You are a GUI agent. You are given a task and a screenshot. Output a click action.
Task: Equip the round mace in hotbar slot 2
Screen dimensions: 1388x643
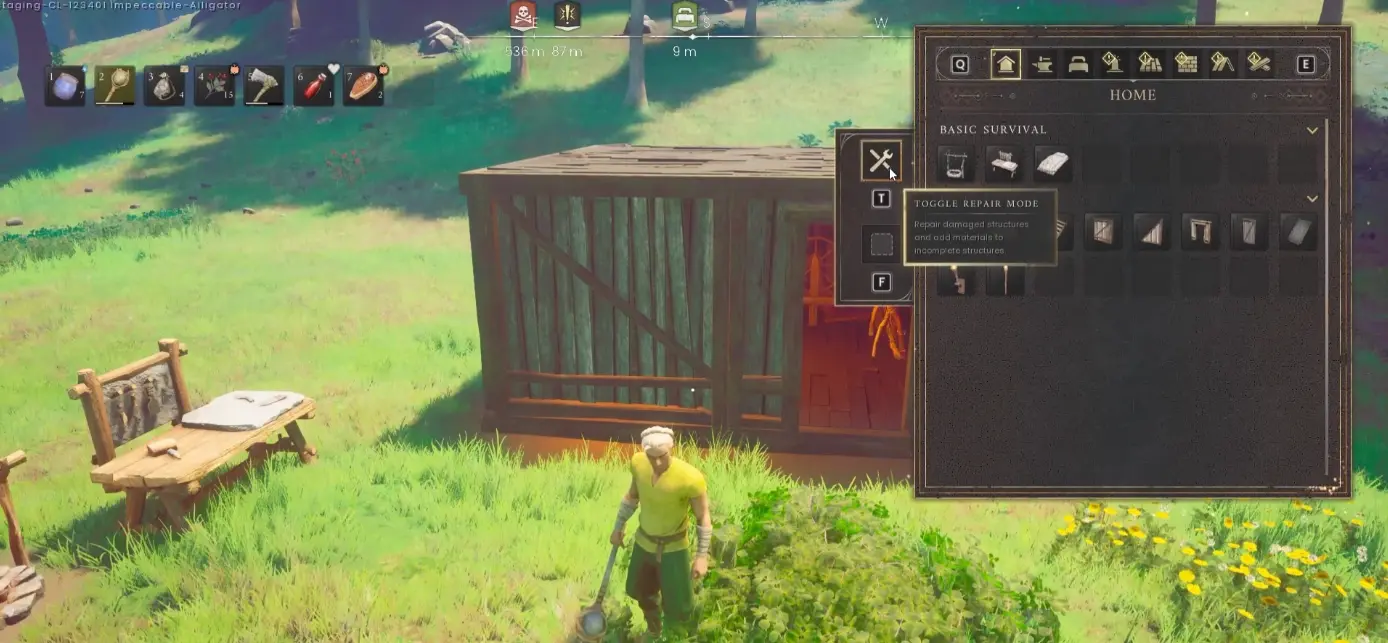coord(115,86)
